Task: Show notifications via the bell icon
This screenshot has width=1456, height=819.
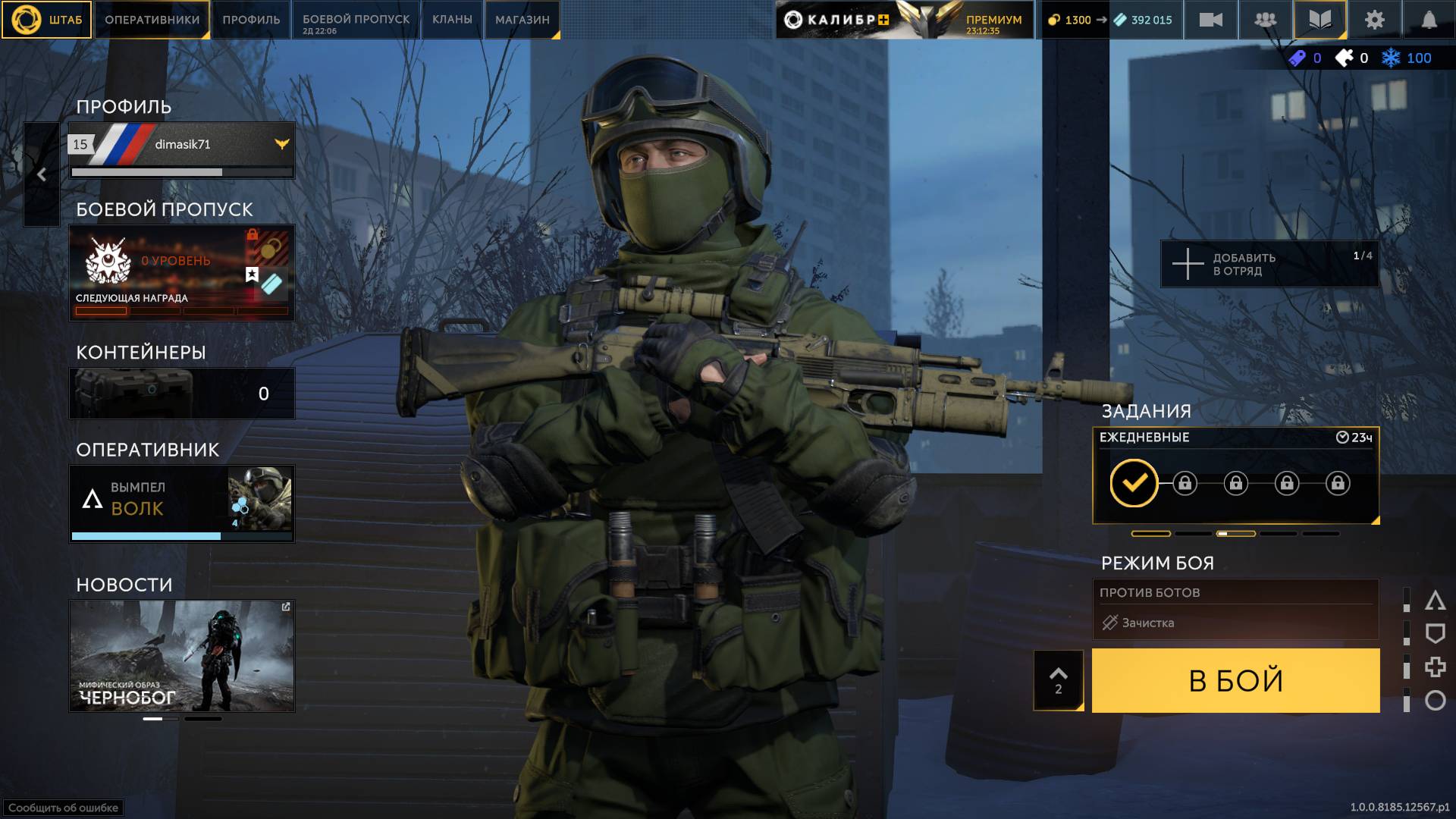Action: tap(1429, 20)
